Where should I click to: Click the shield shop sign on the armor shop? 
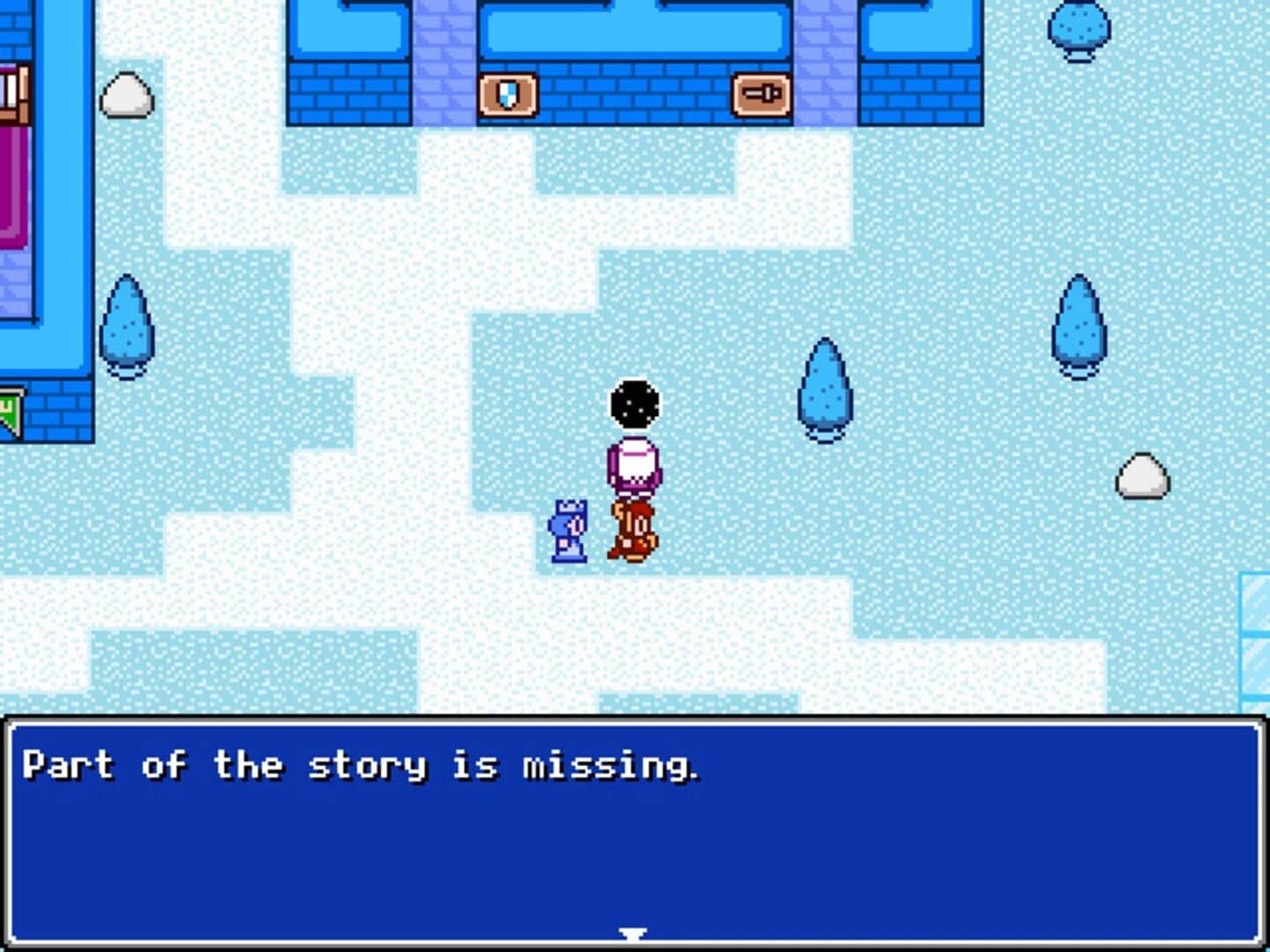510,93
